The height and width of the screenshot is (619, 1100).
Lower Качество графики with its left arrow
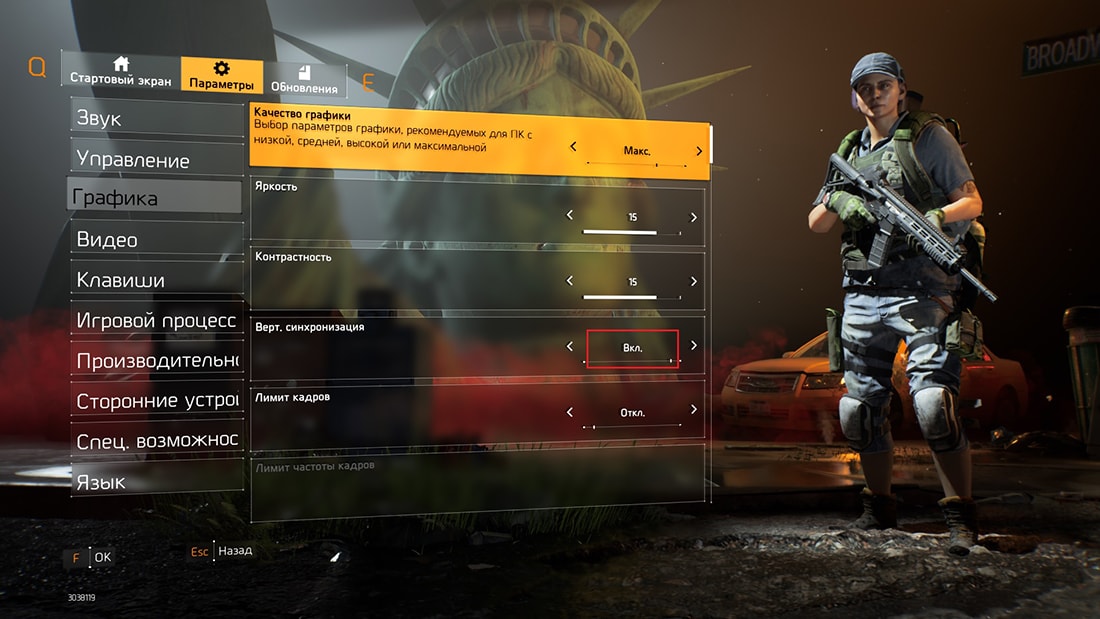(x=573, y=148)
